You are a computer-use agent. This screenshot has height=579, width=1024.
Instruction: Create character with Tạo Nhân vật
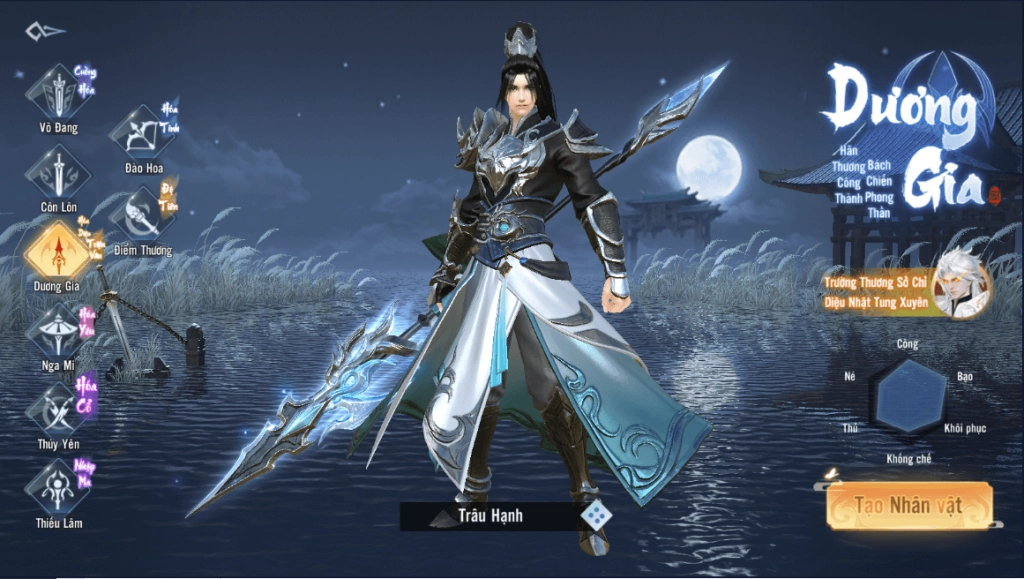click(909, 506)
